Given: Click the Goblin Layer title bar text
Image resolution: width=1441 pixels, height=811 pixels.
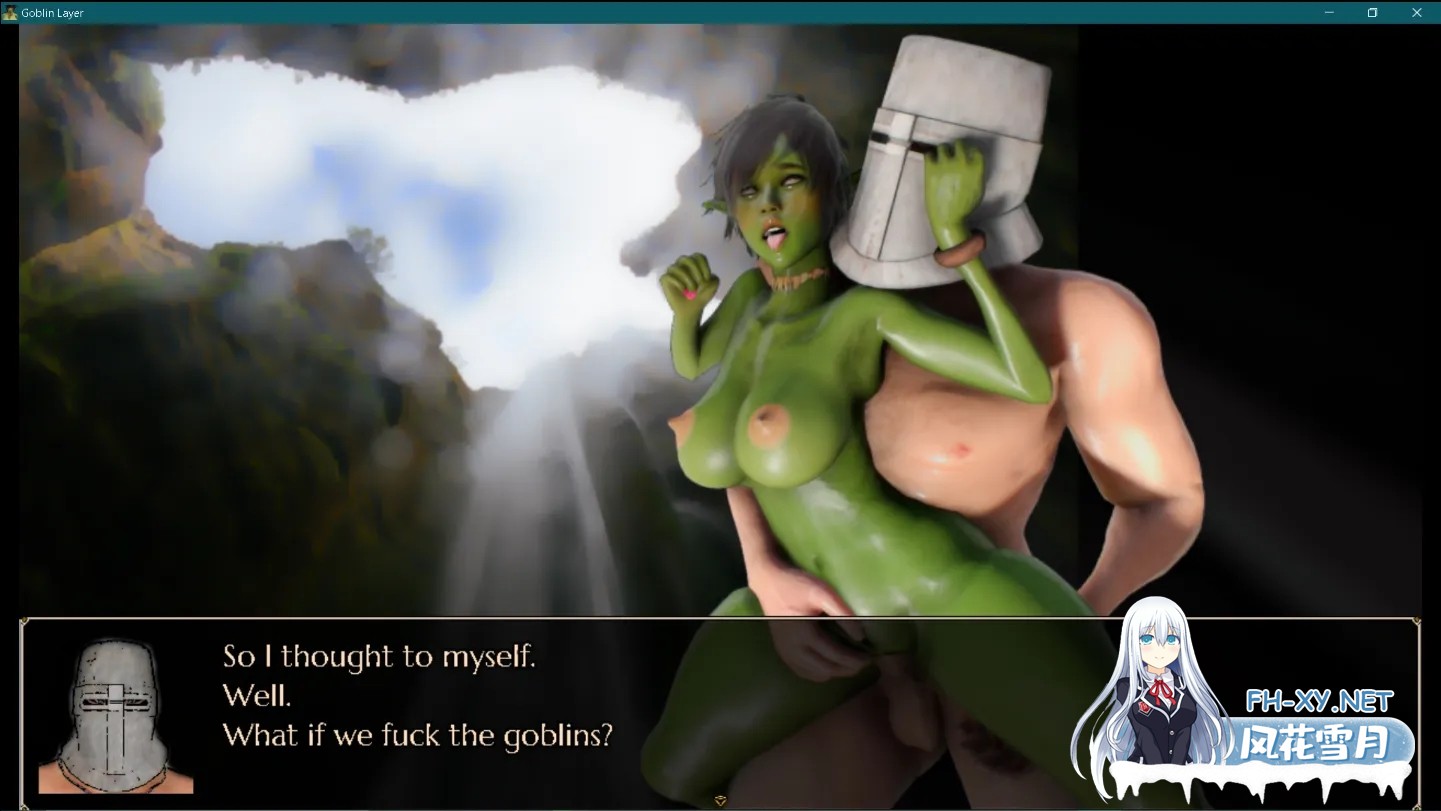Looking at the screenshot, I should 50,12.
